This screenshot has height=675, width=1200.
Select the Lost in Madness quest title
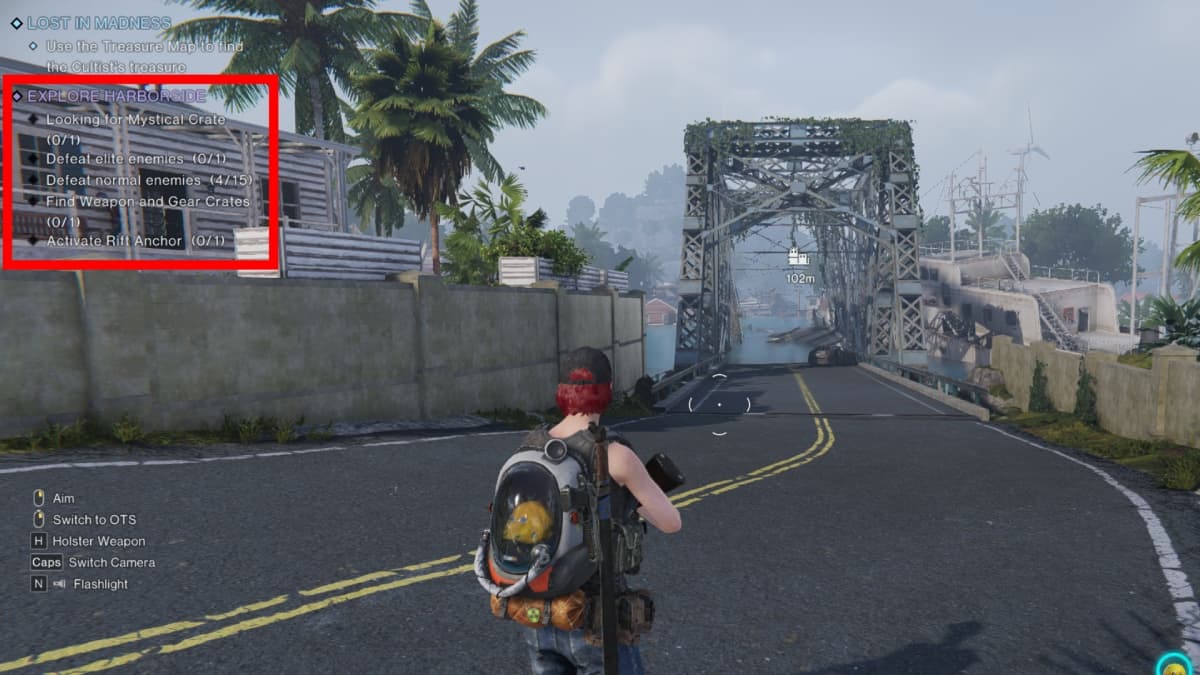[x=98, y=23]
